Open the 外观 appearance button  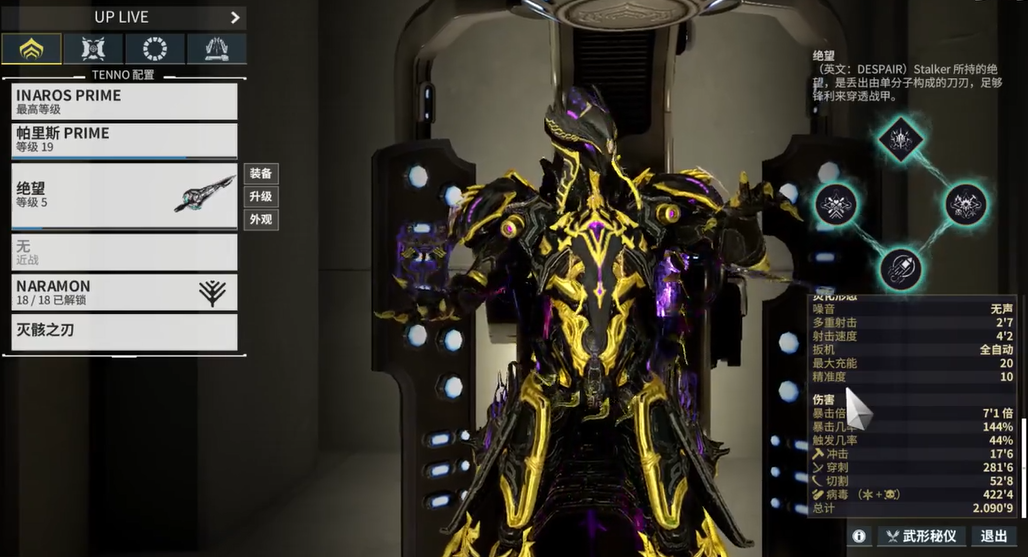click(x=261, y=220)
